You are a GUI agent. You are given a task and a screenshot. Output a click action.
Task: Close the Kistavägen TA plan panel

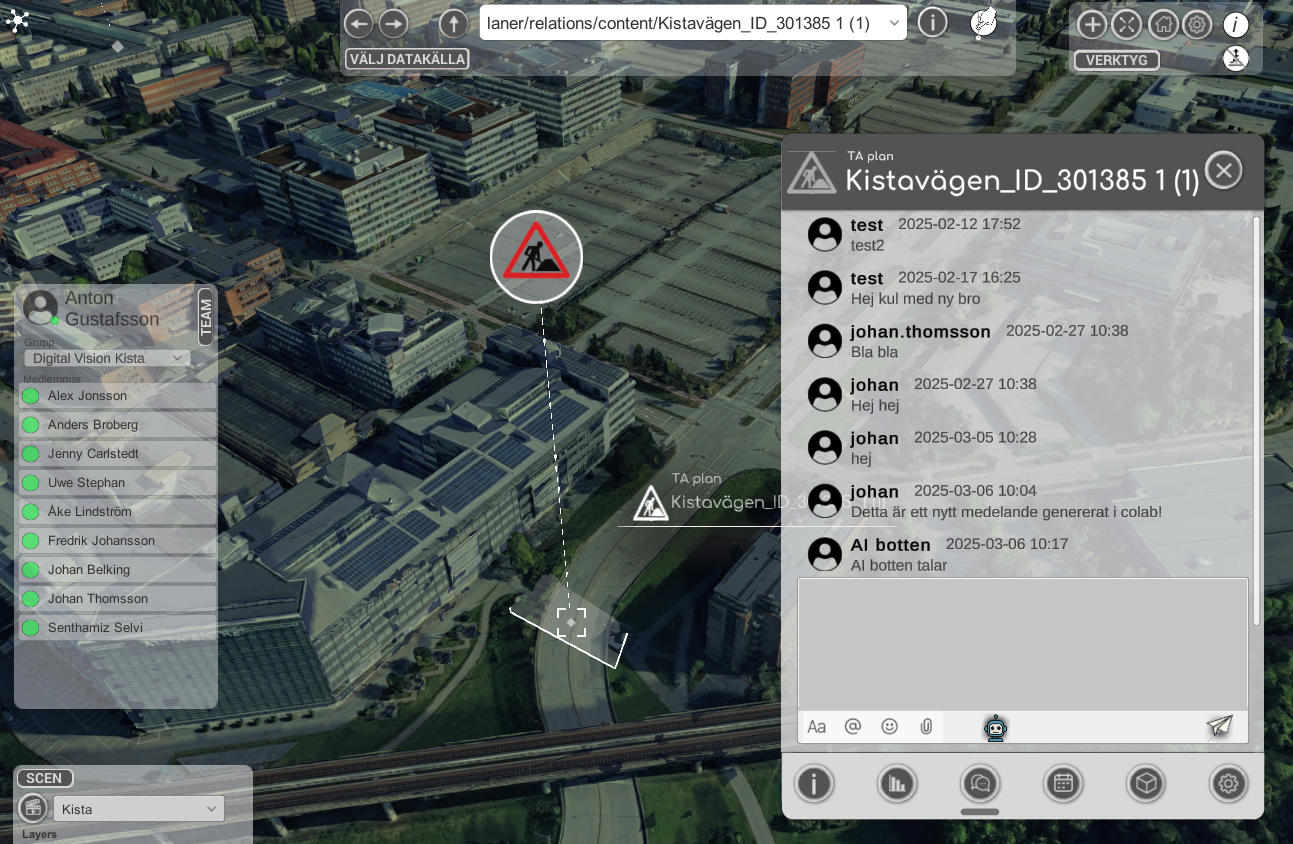(x=1224, y=170)
